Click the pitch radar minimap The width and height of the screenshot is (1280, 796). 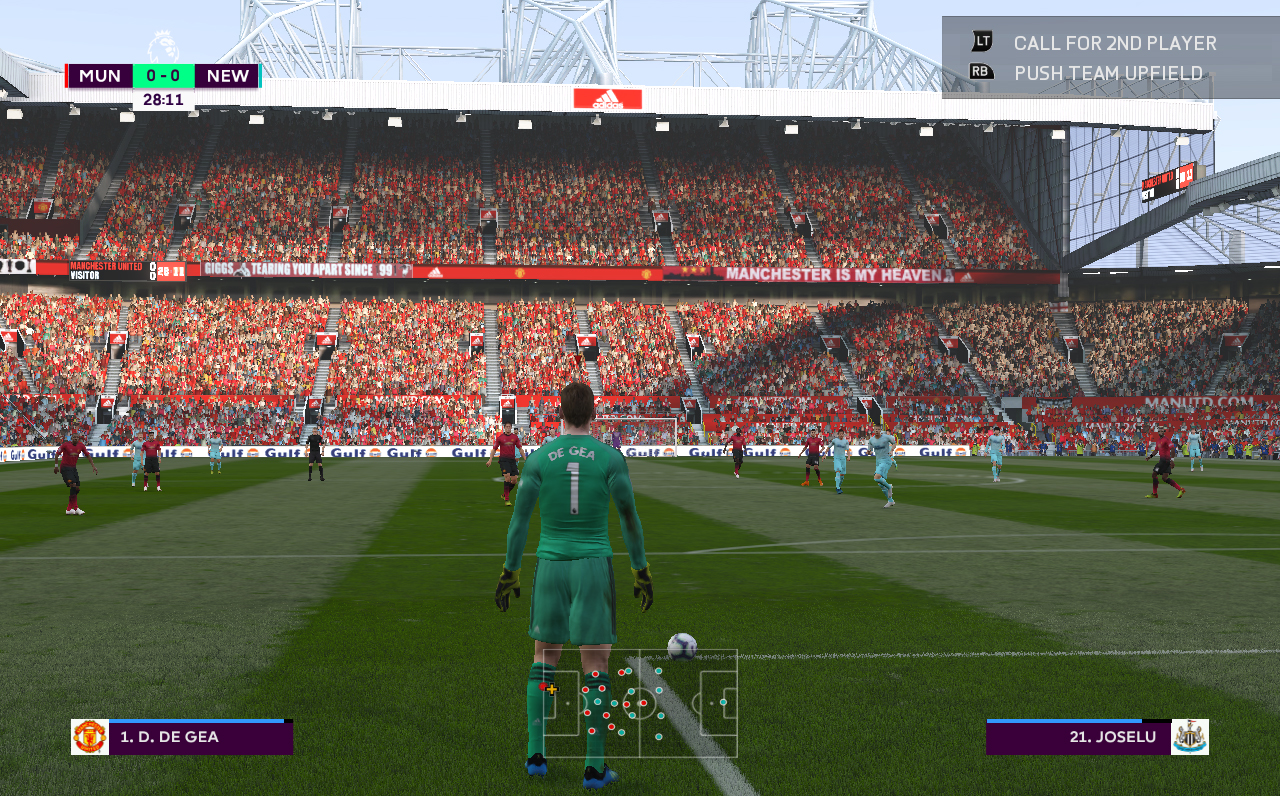(x=640, y=703)
